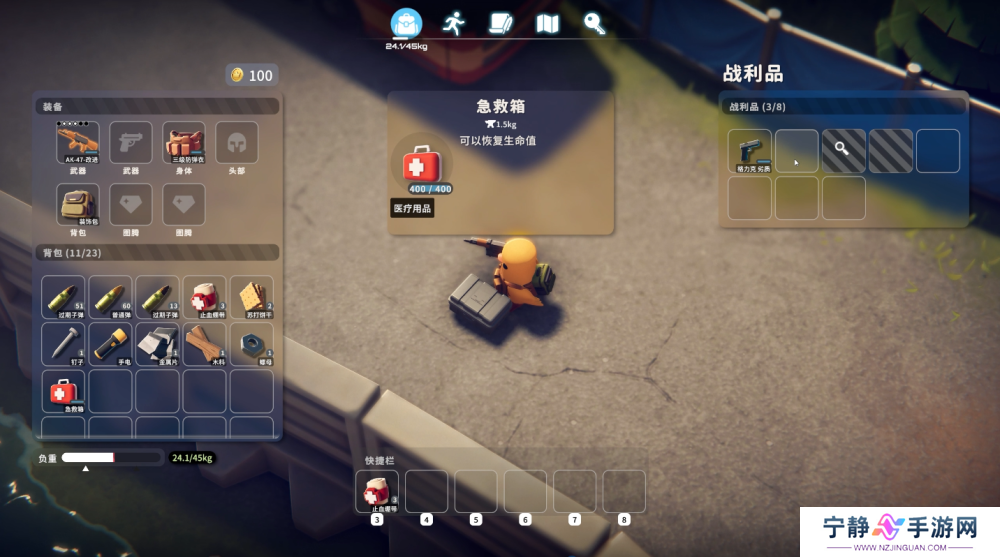Select the equipped AK-47 weapon slot
The height and width of the screenshot is (557, 1000).
point(78,143)
